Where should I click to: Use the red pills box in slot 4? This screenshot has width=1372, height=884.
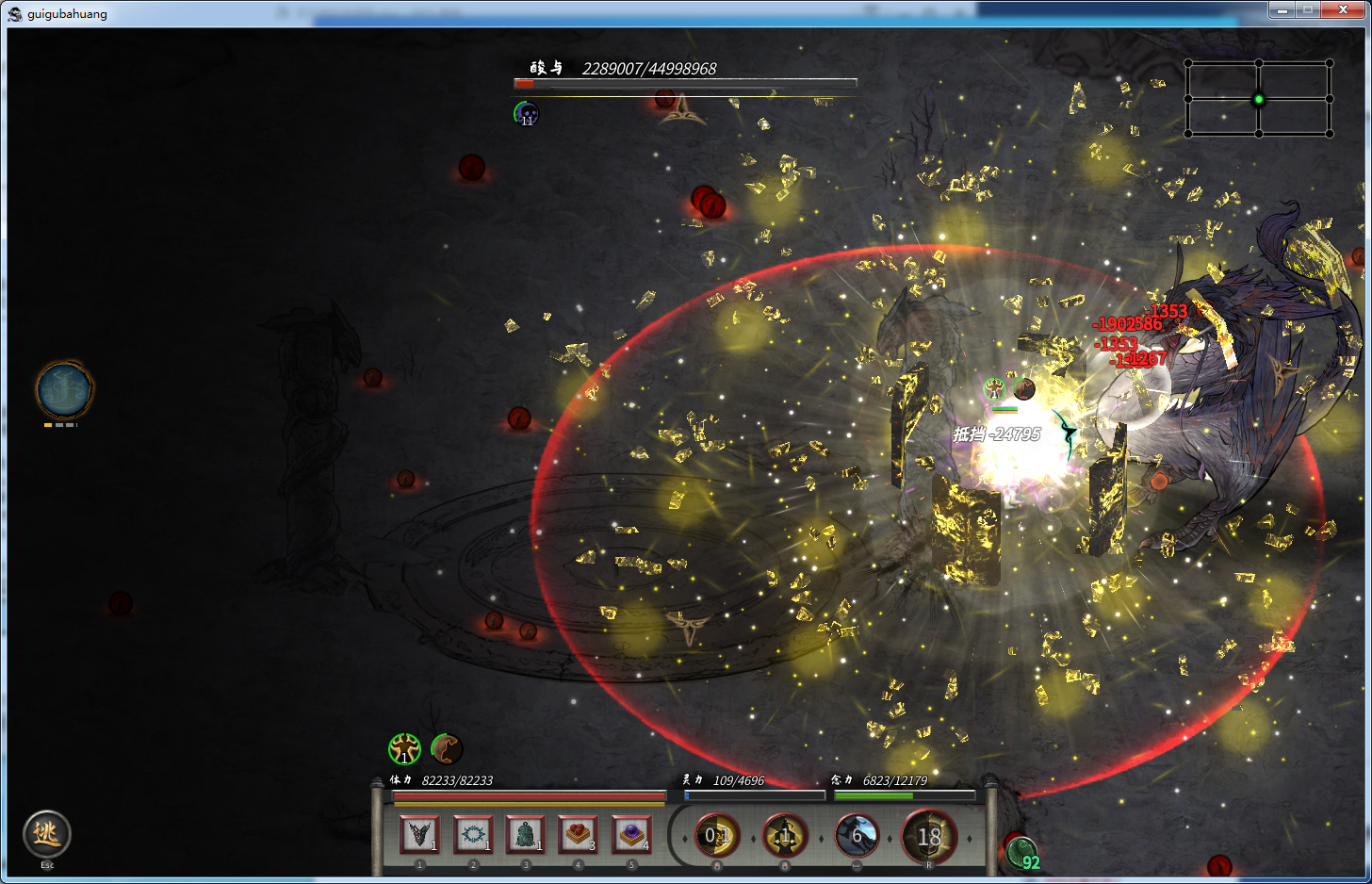(578, 834)
